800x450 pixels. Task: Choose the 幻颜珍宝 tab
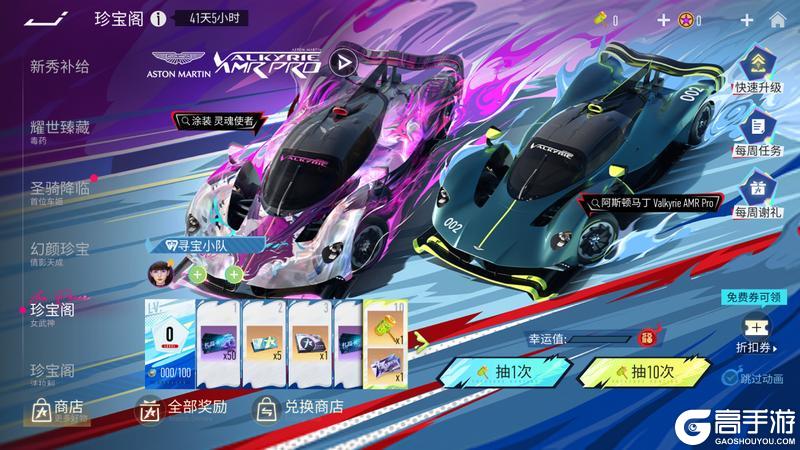(60, 249)
